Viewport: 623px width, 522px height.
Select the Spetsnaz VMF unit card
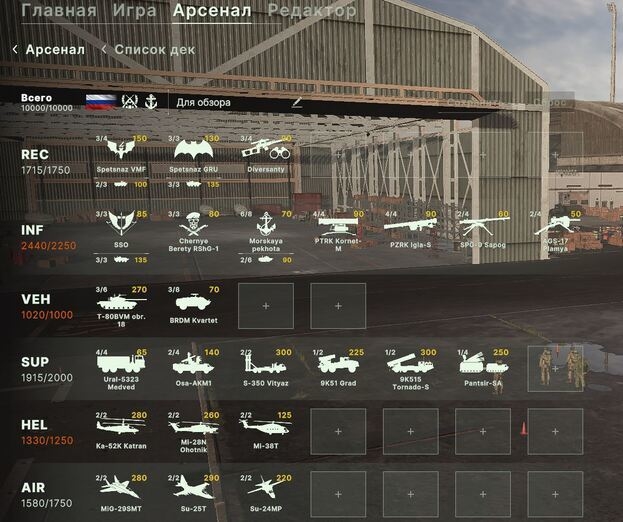point(121,153)
